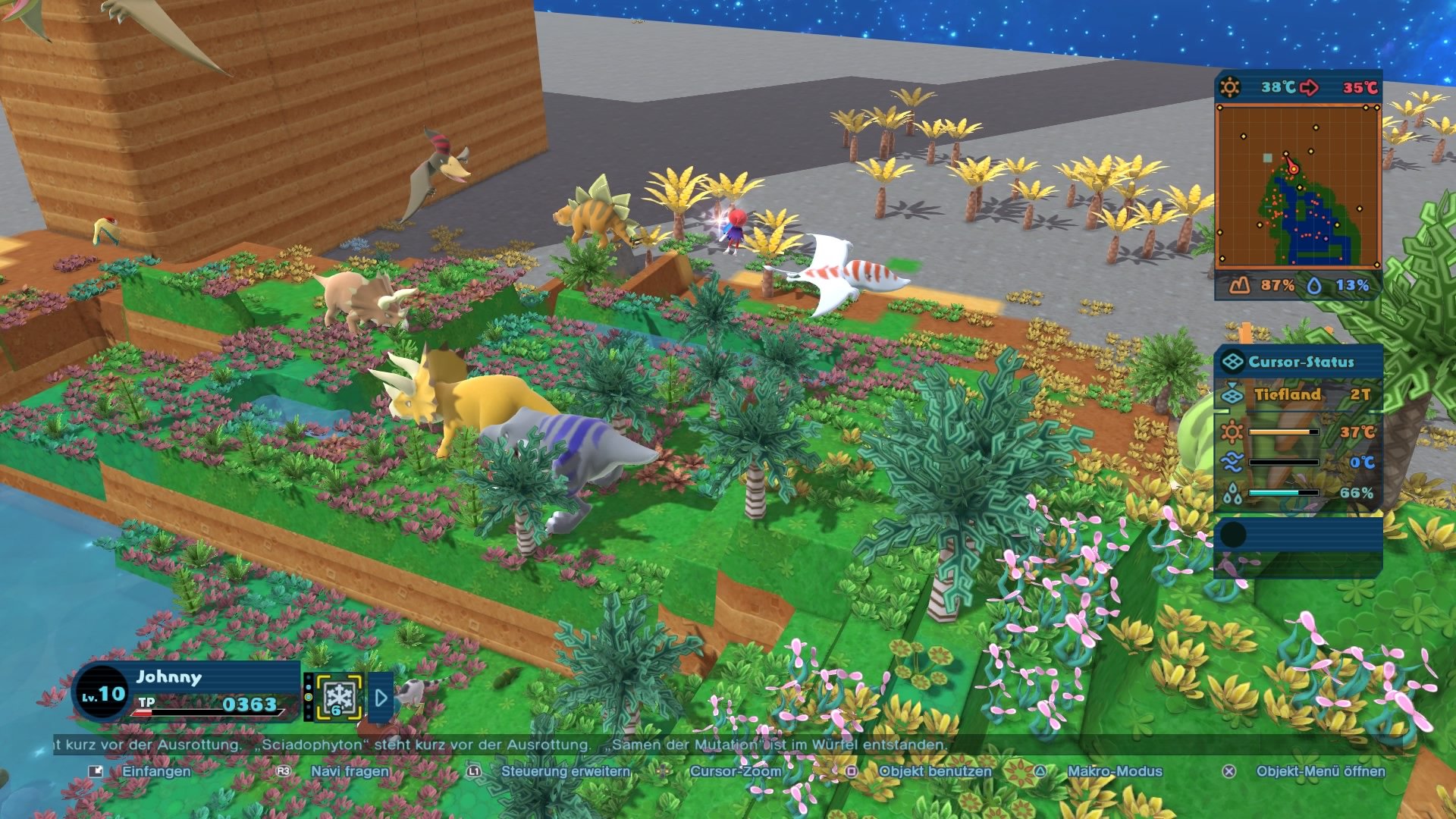Toggle Steuerung erweitern with L1

pyautogui.click(x=564, y=770)
